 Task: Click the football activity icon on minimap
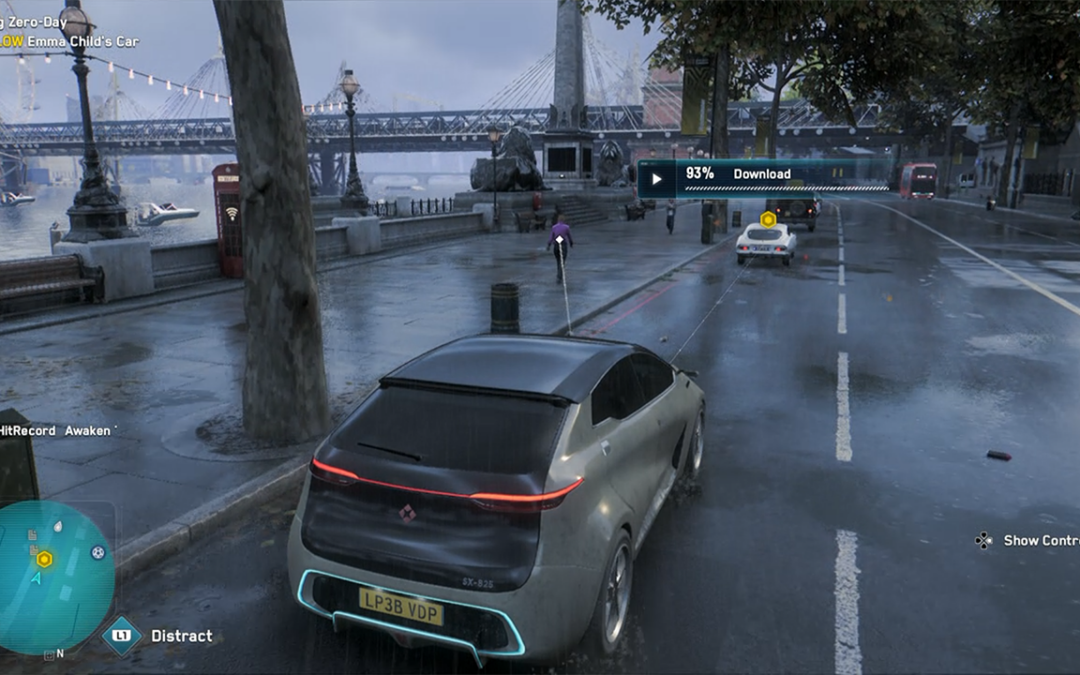(x=98, y=551)
